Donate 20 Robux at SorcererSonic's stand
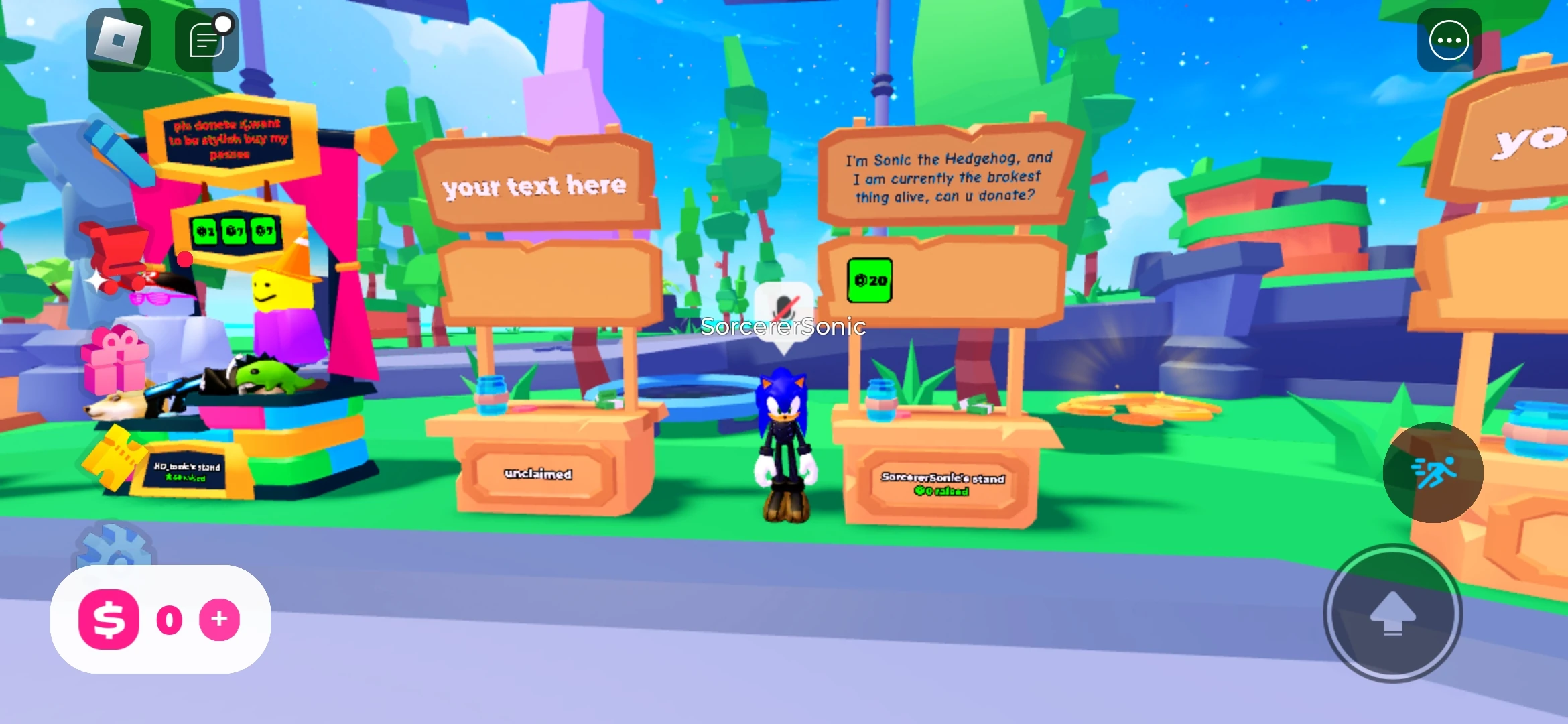This screenshot has width=1568, height=724. pos(870,282)
